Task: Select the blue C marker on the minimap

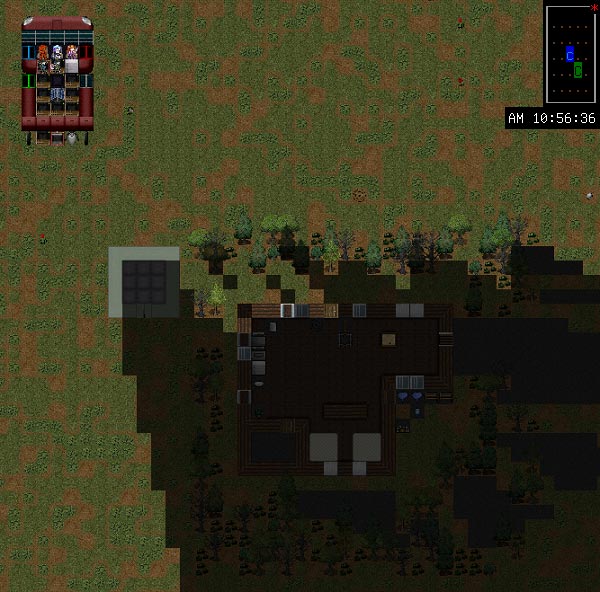Action: pos(569,55)
